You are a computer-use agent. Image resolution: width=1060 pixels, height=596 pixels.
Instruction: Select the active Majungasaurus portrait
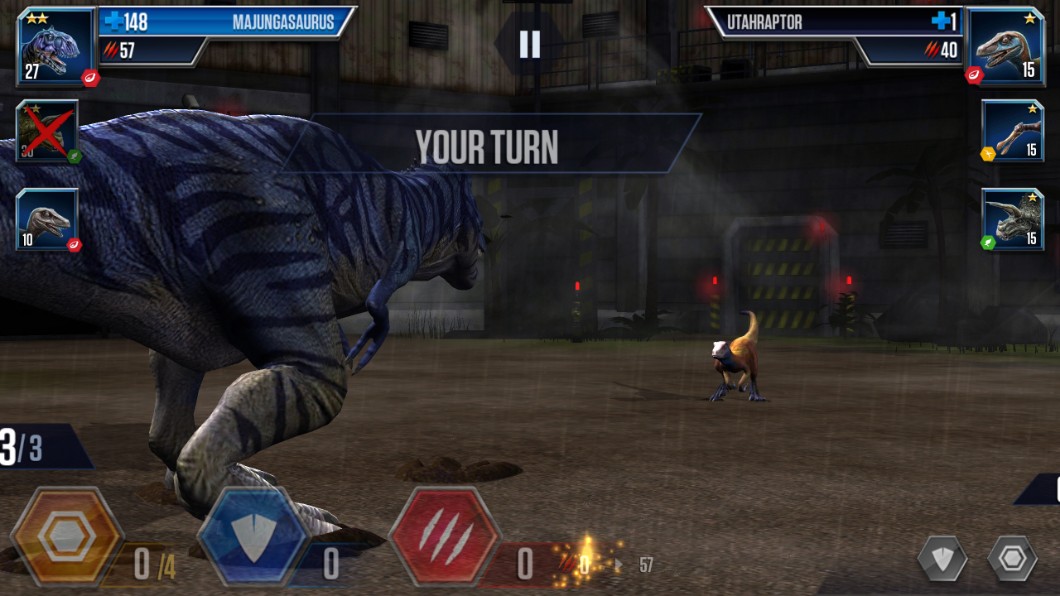pos(54,46)
